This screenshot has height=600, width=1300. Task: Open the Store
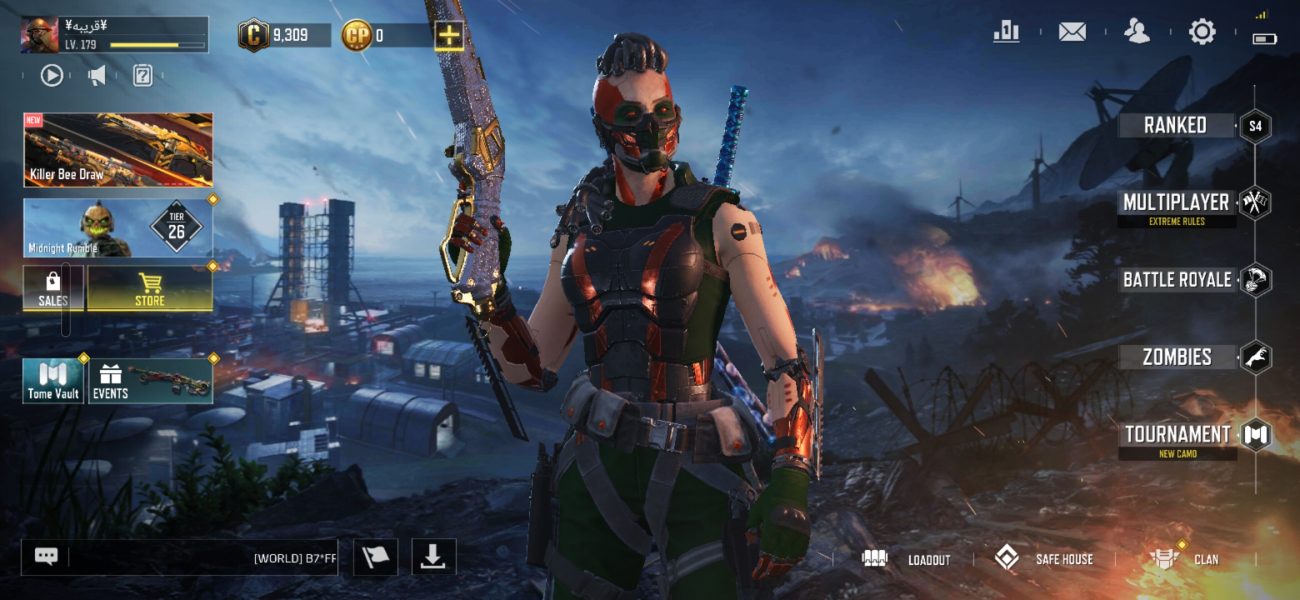150,289
